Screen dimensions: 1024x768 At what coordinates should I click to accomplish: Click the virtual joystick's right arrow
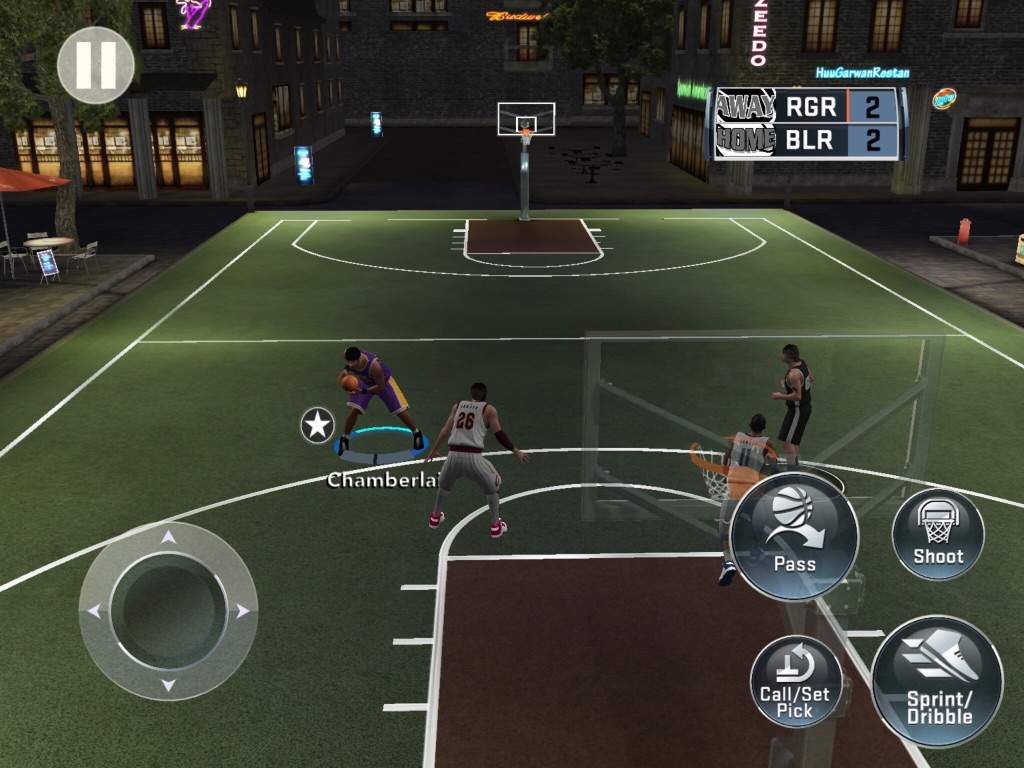click(x=242, y=611)
